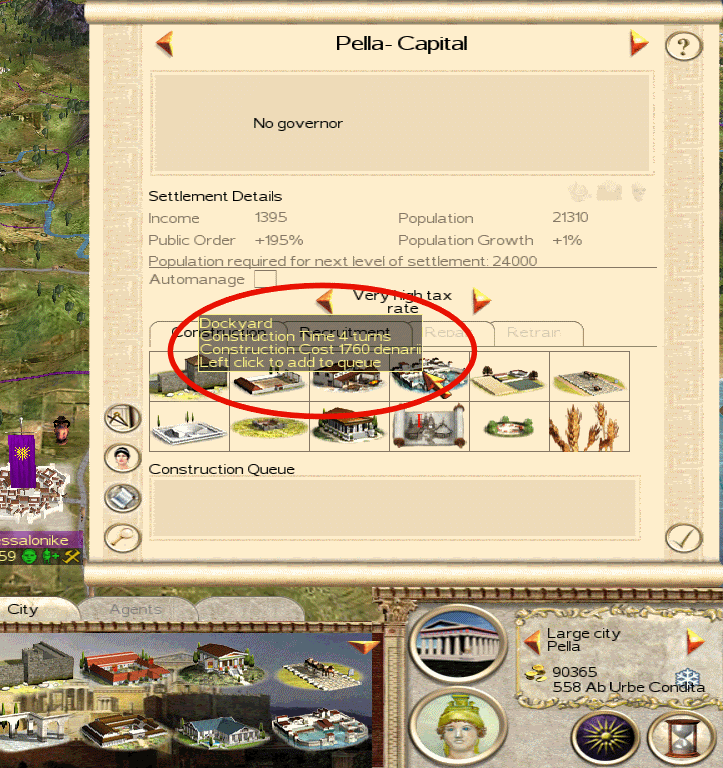Open the Agents tab in the bottom panel
The image size is (723, 768).
pyautogui.click(x=135, y=609)
